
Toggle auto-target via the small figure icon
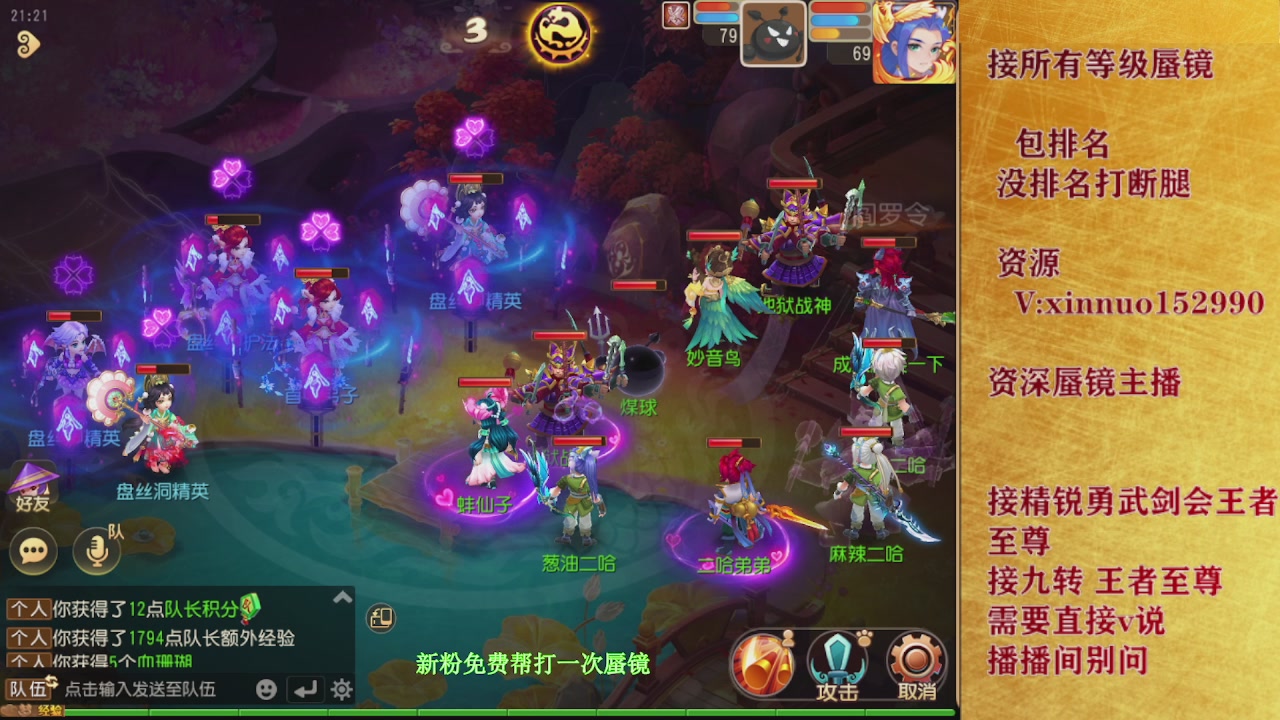[x=789, y=638]
